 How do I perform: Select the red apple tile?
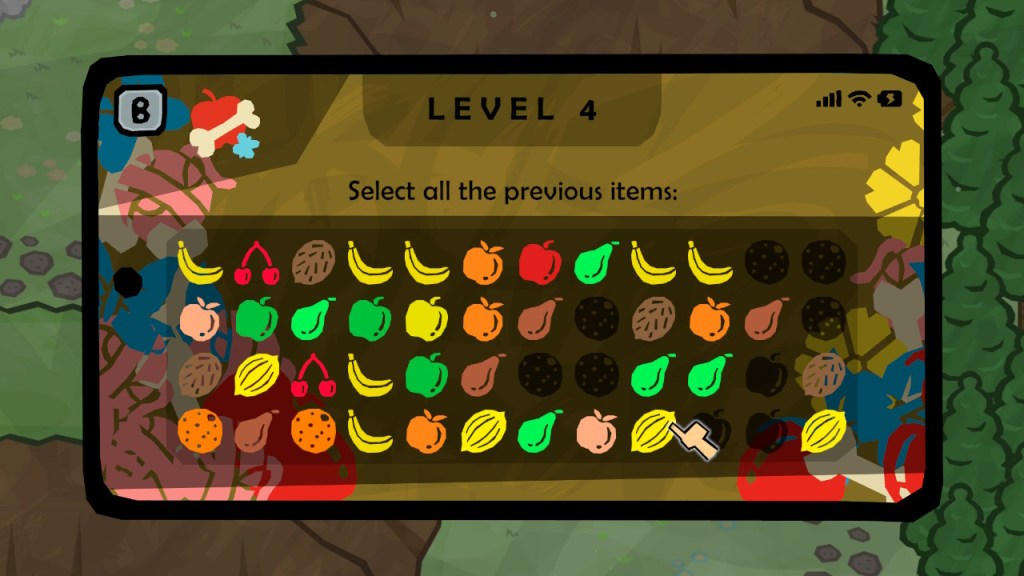(539, 262)
